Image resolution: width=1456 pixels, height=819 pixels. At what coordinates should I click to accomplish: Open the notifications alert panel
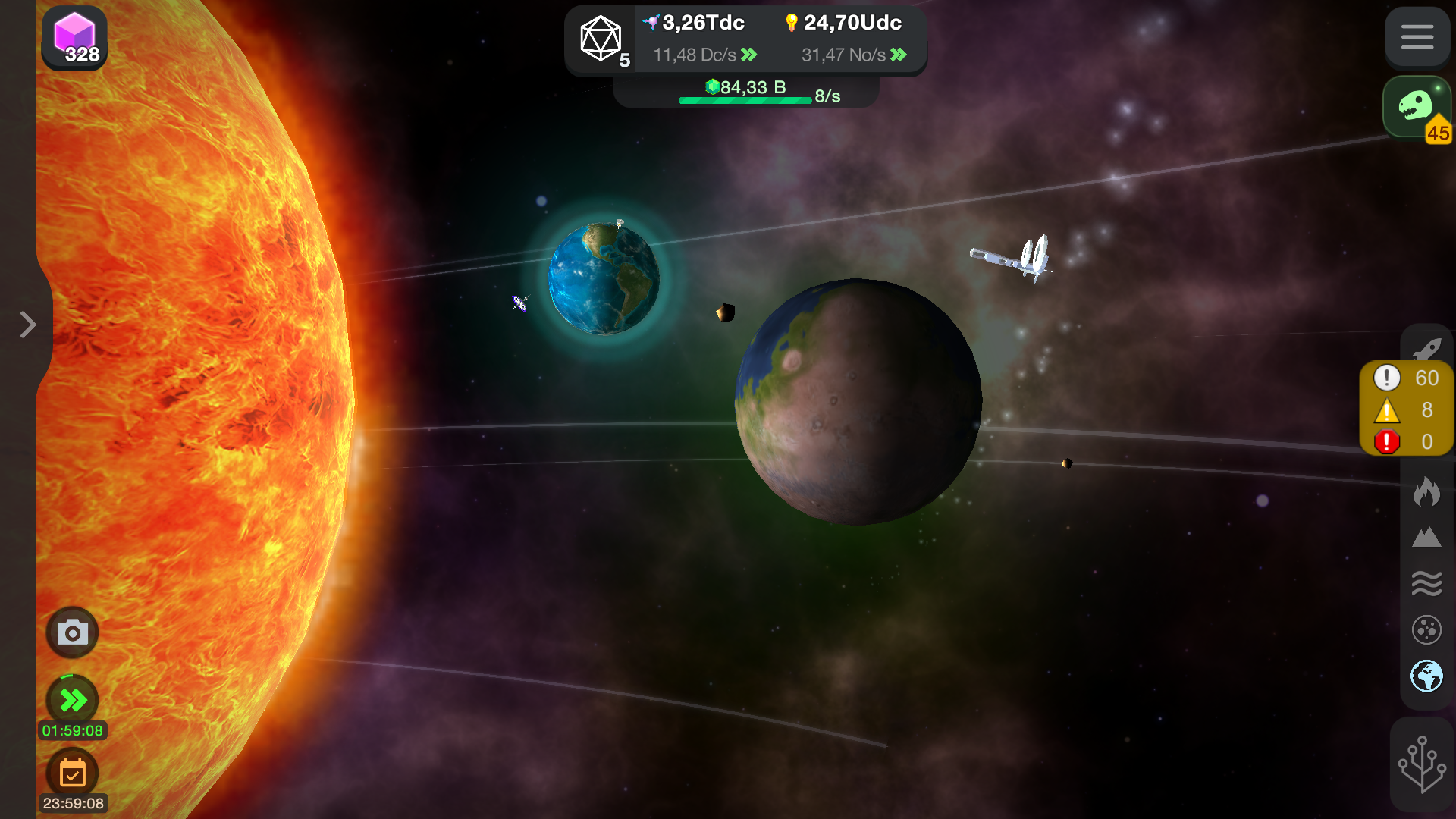(x=1406, y=409)
